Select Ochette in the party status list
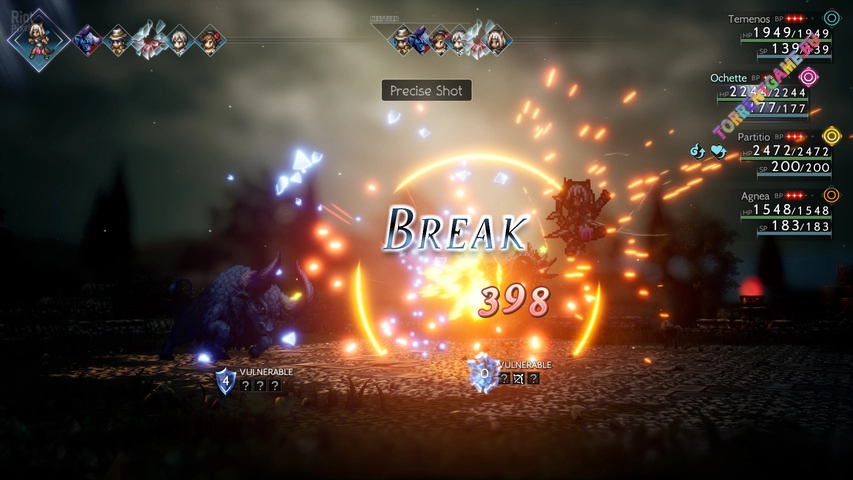Image resolution: width=853 pixels, height=480 pixels. coord(728,77)
